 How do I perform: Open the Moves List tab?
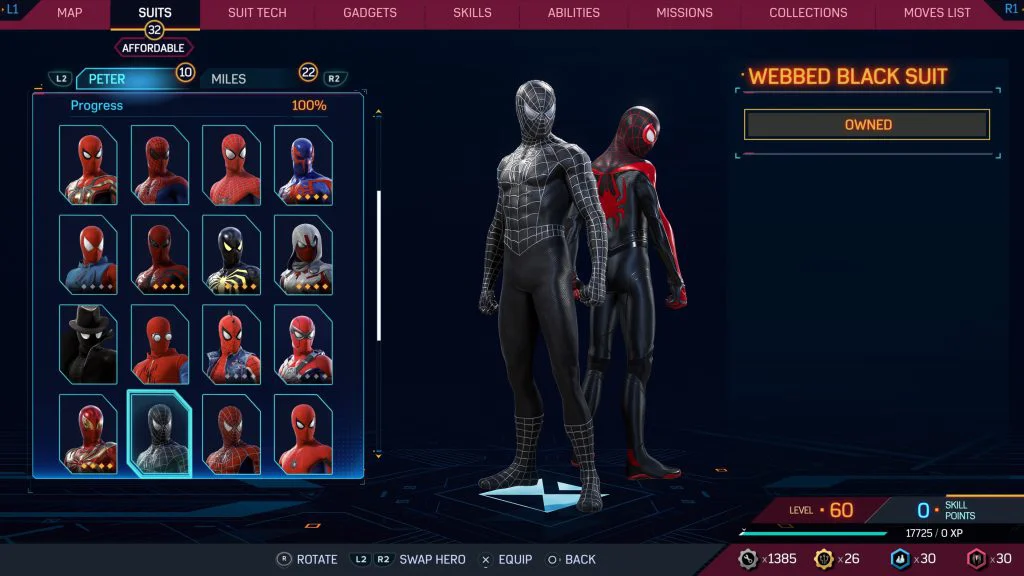(937, 13)
